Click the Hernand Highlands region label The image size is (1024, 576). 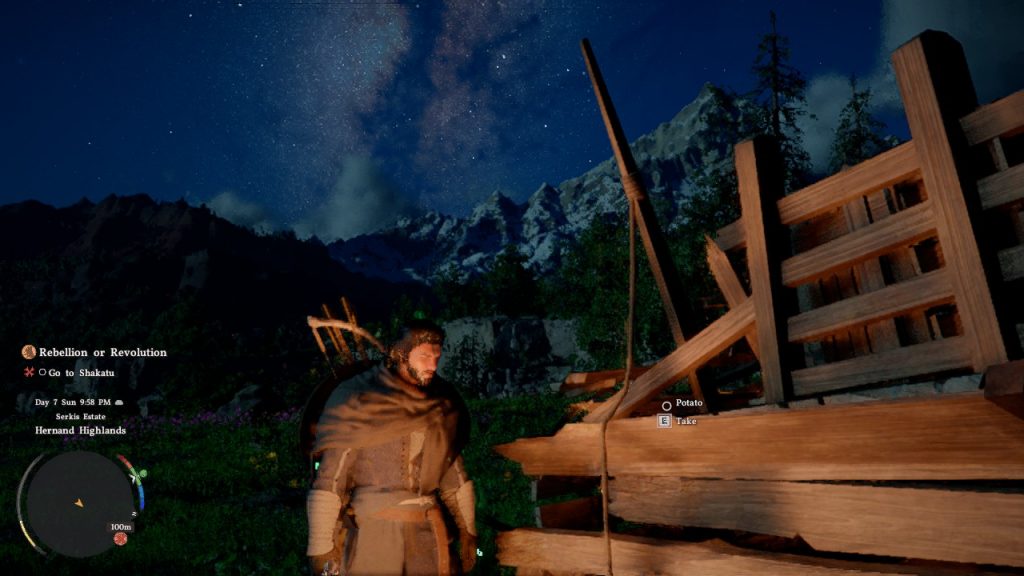click(80, 430)
